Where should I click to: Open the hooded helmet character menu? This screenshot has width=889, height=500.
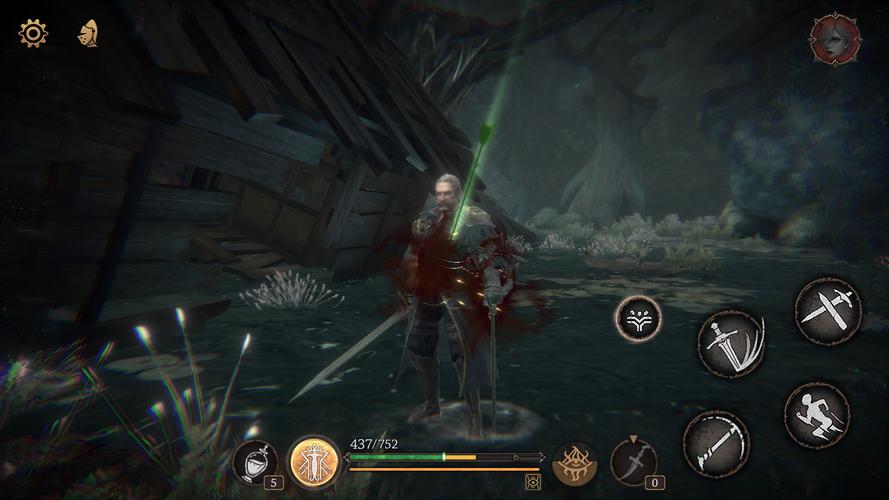[x=87, y=33]
